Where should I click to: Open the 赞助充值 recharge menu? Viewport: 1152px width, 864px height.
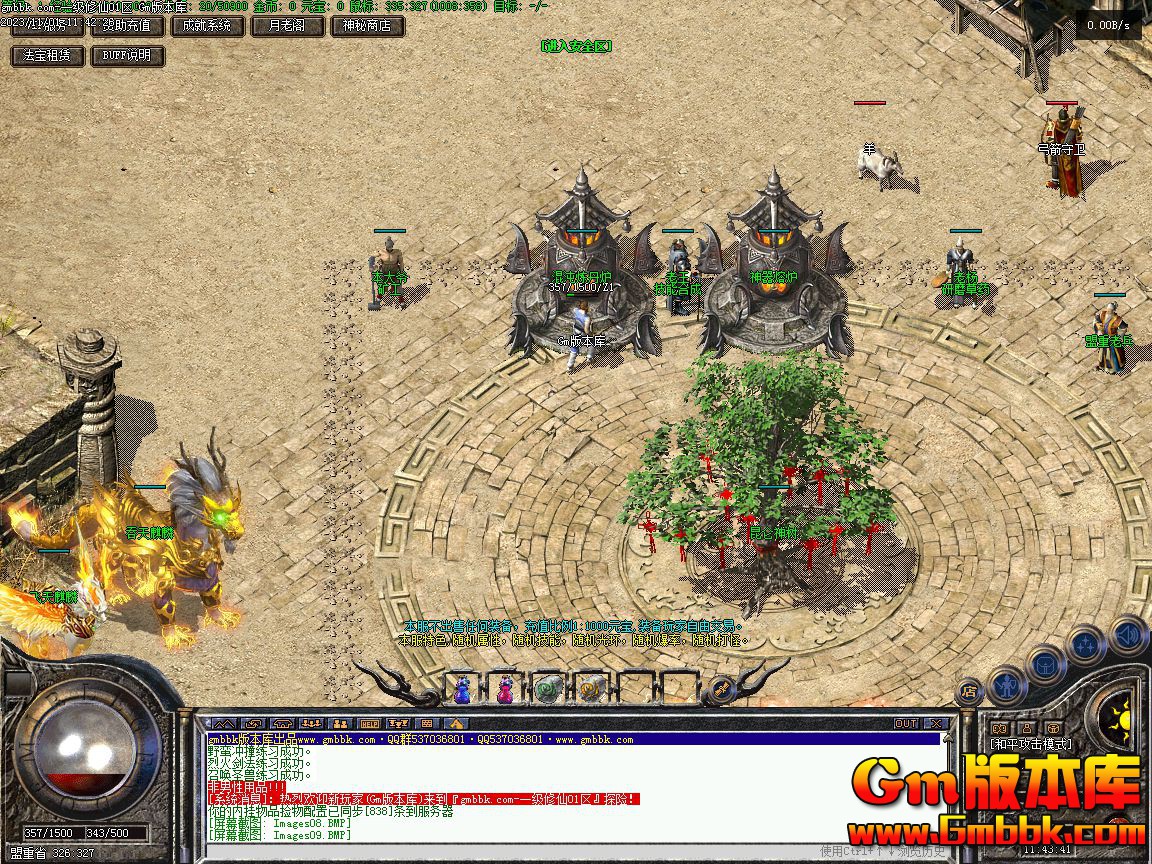pyautogui.click(x=127, y=26)
